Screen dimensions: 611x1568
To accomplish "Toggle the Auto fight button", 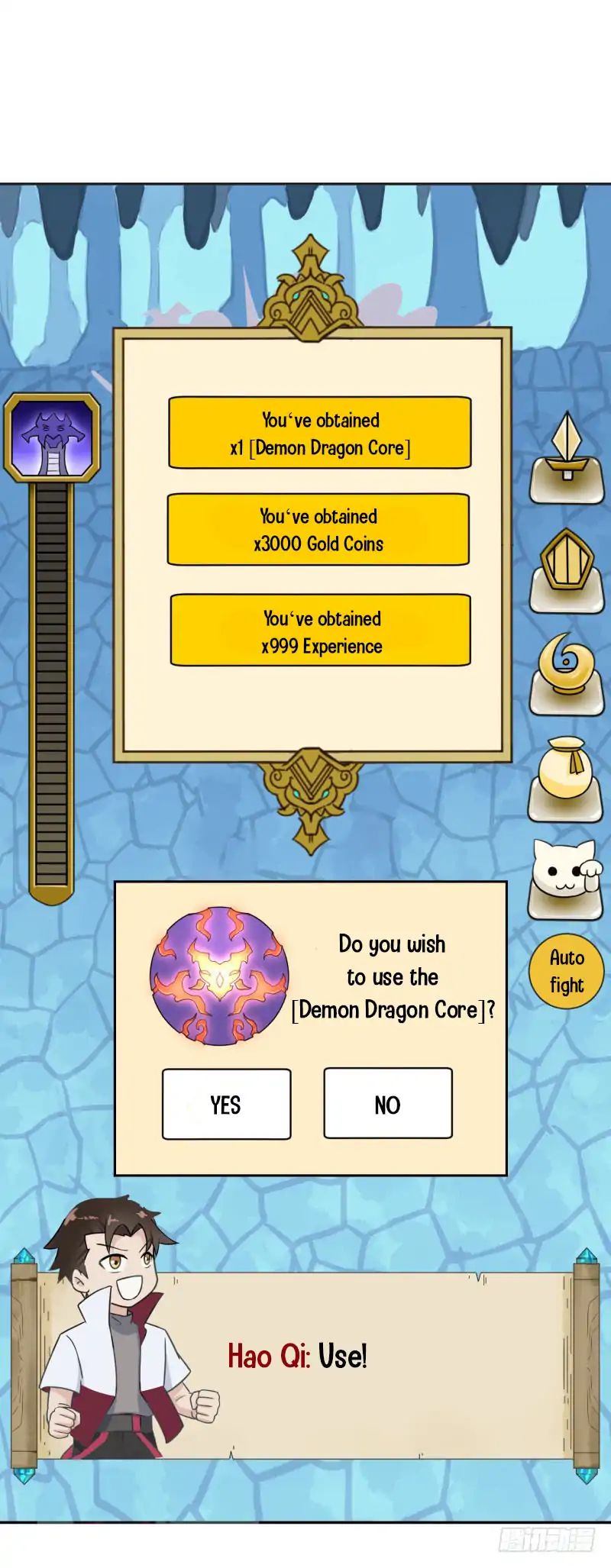I will pyautogui.click(x=567, y=971).
